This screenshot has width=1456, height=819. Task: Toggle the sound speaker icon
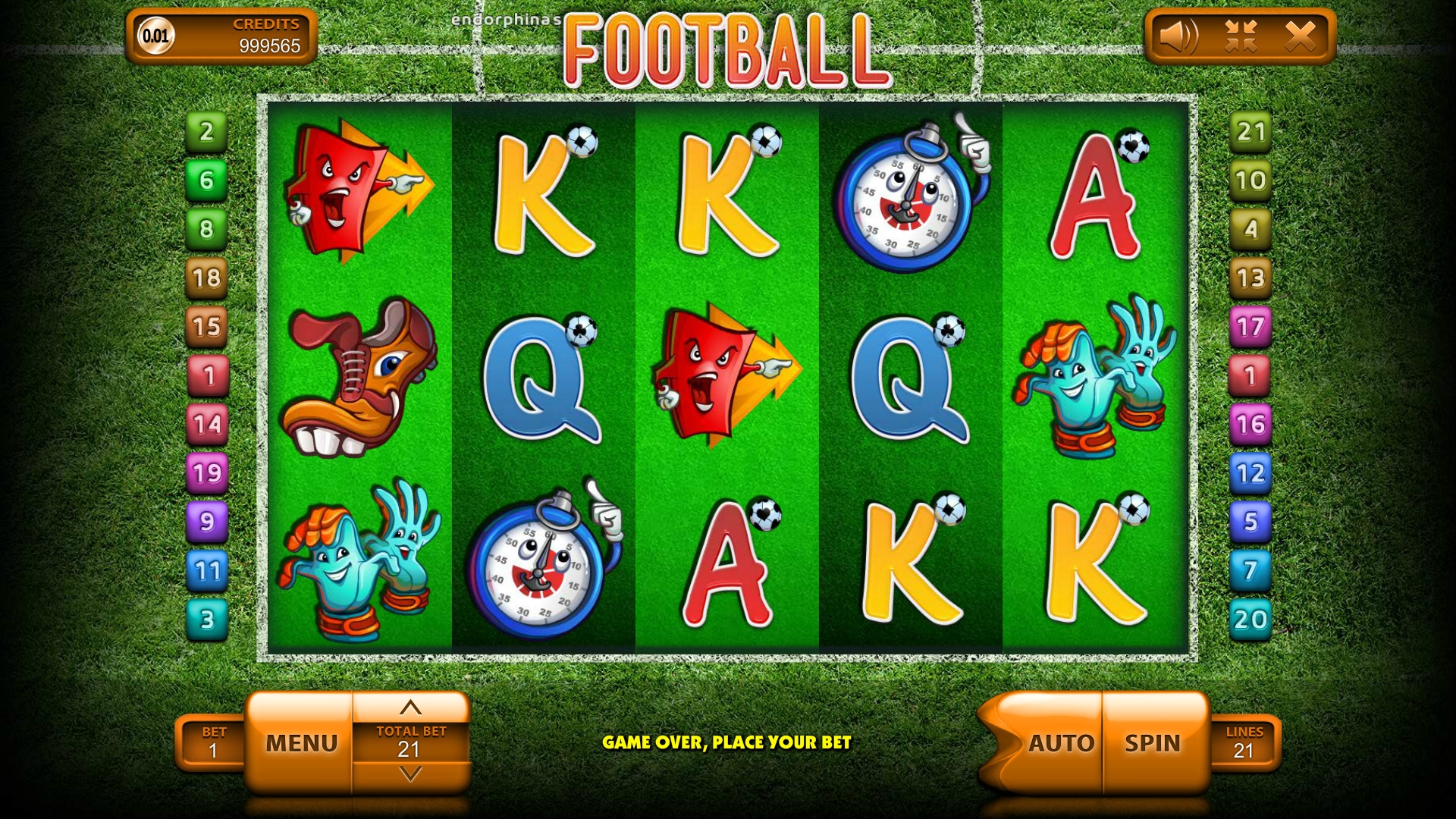click(1178, 36)
